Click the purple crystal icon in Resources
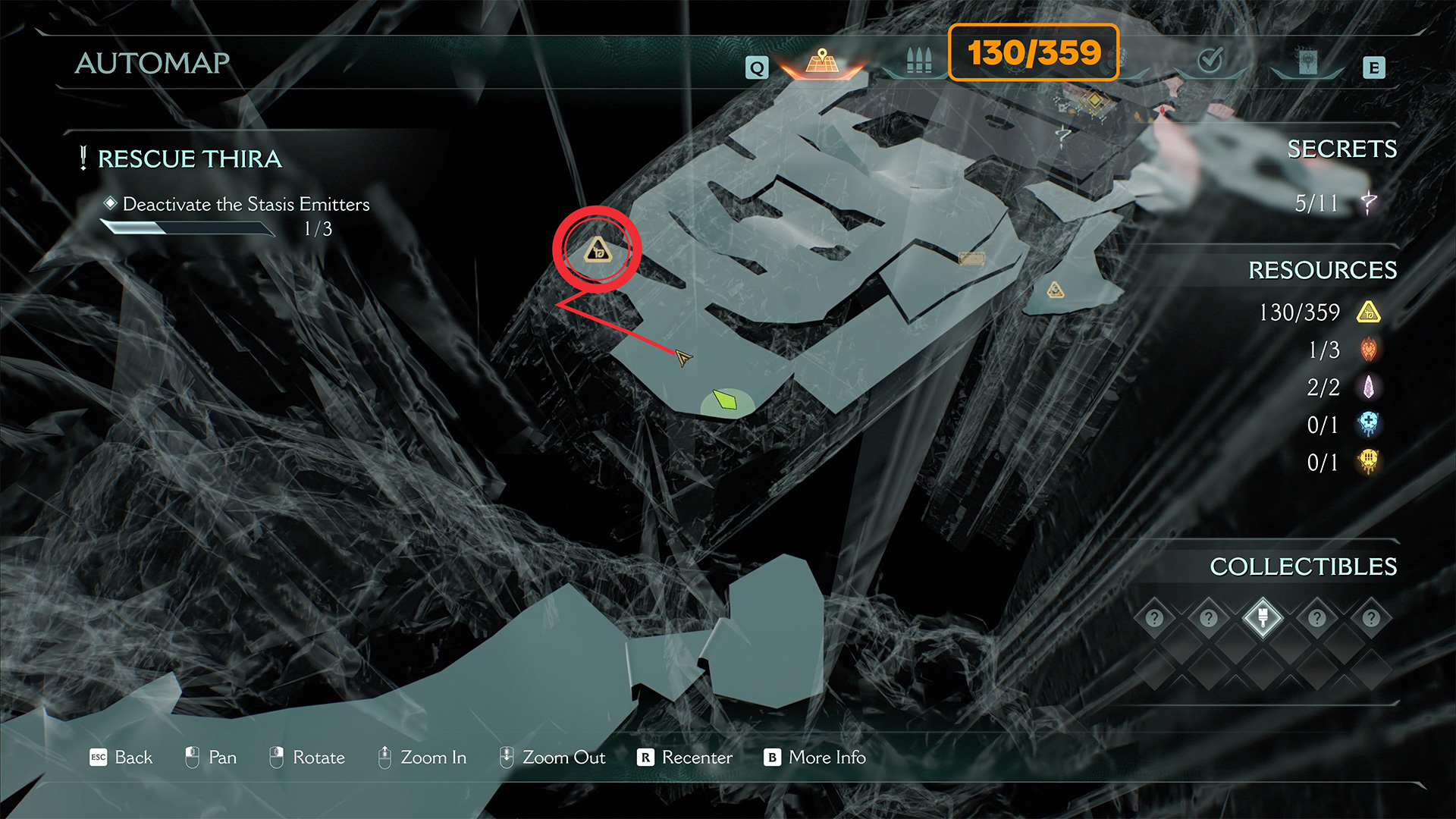 (x=1368, y=388)
